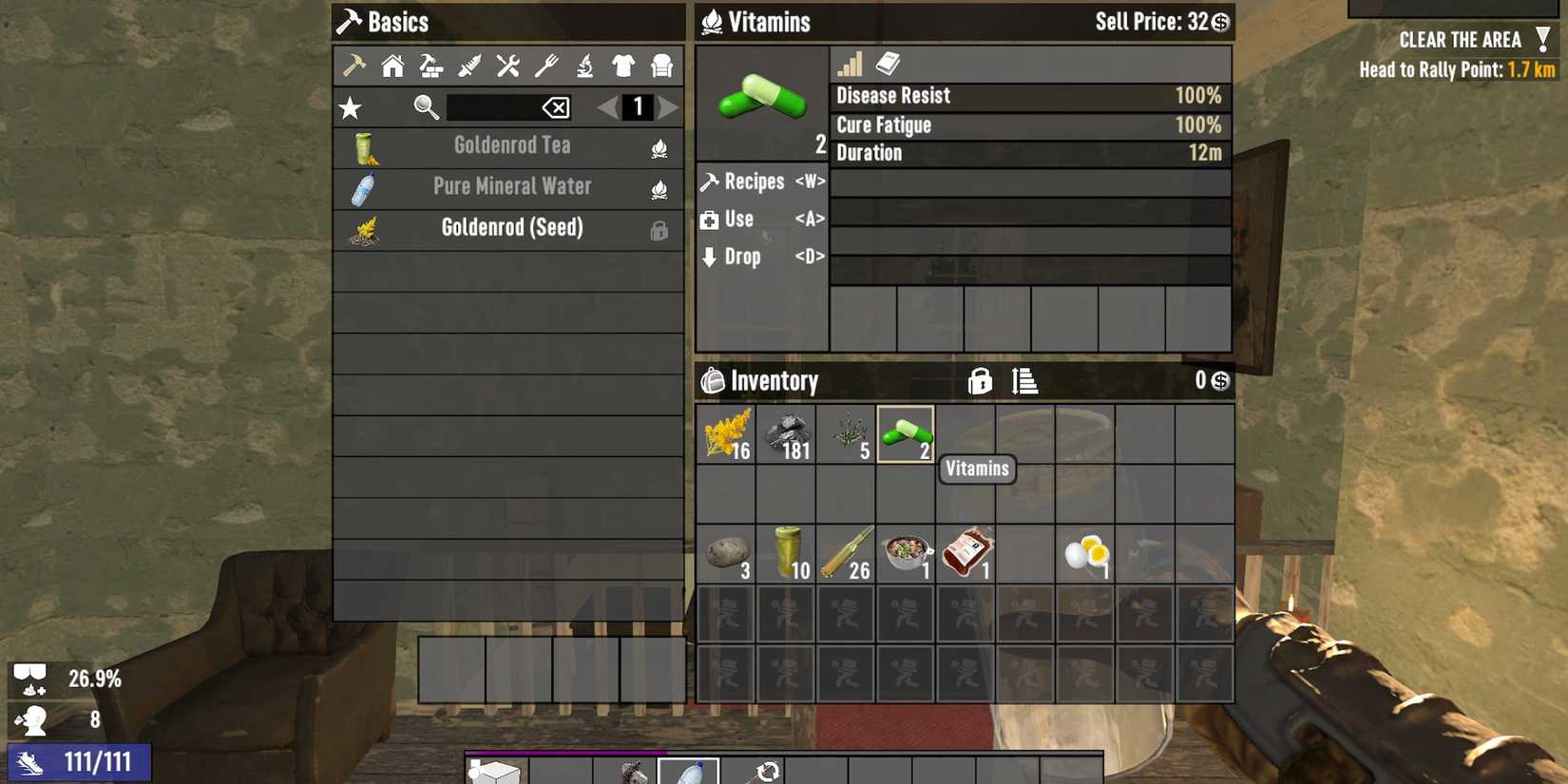Toggle the locked recipe icon beside Goldenrod Seed
1568x784 pixels.
[659, 230]
